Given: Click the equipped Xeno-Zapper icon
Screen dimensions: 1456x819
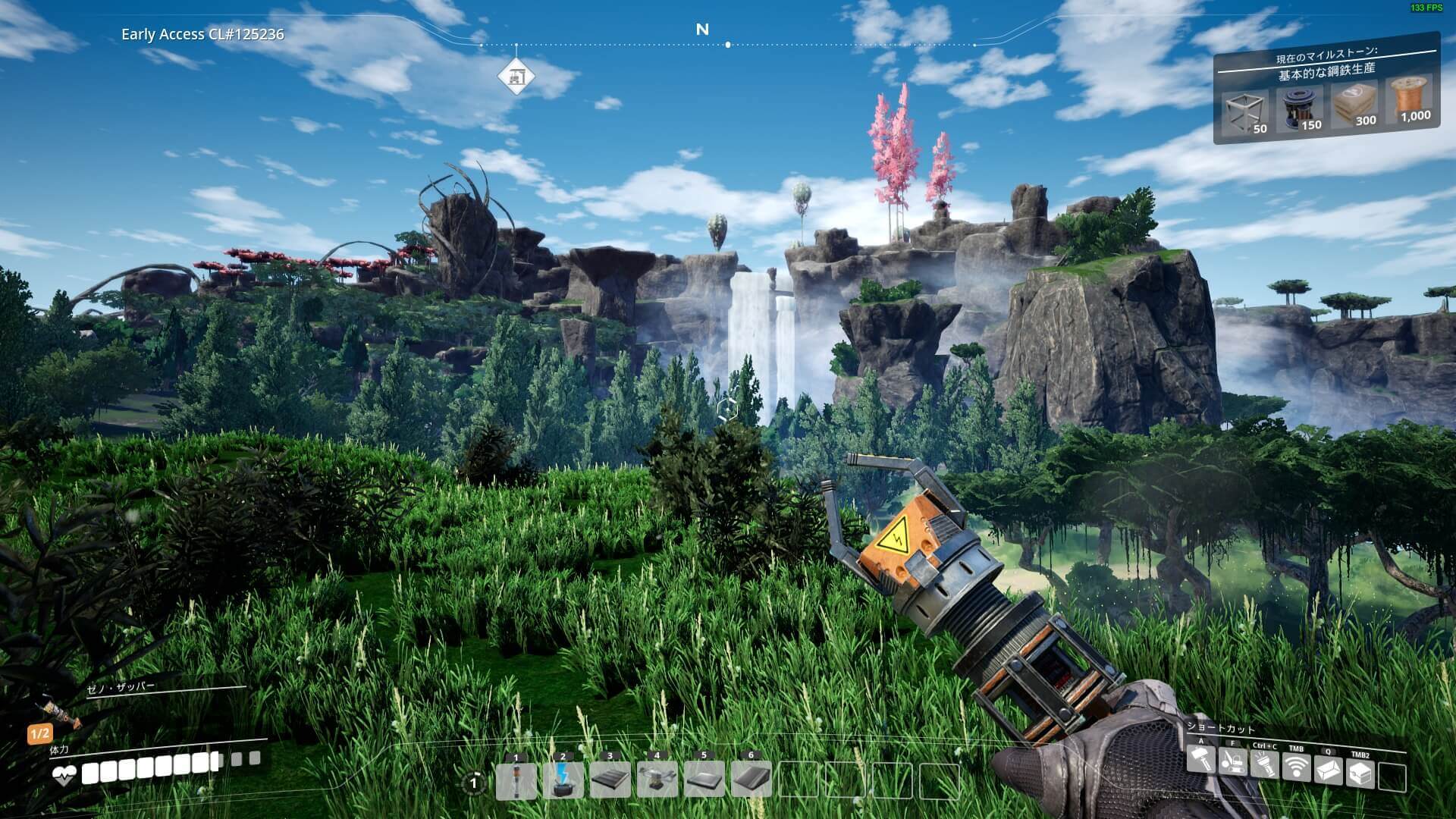Looking at the screenshot, I should 61,713.
